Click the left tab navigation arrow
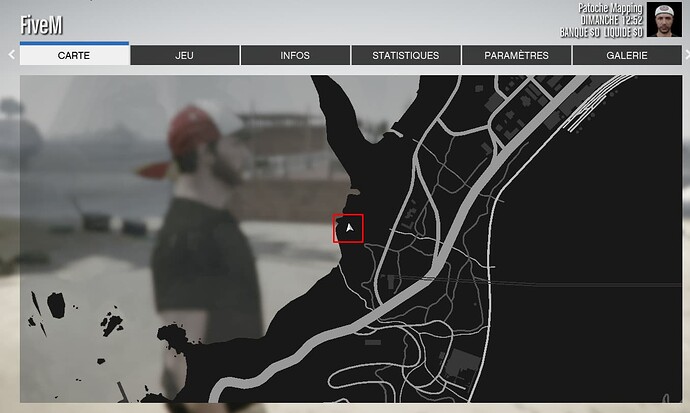Viewport: 690px width, 413px height. pyautogui.click(x=10, y=55)
